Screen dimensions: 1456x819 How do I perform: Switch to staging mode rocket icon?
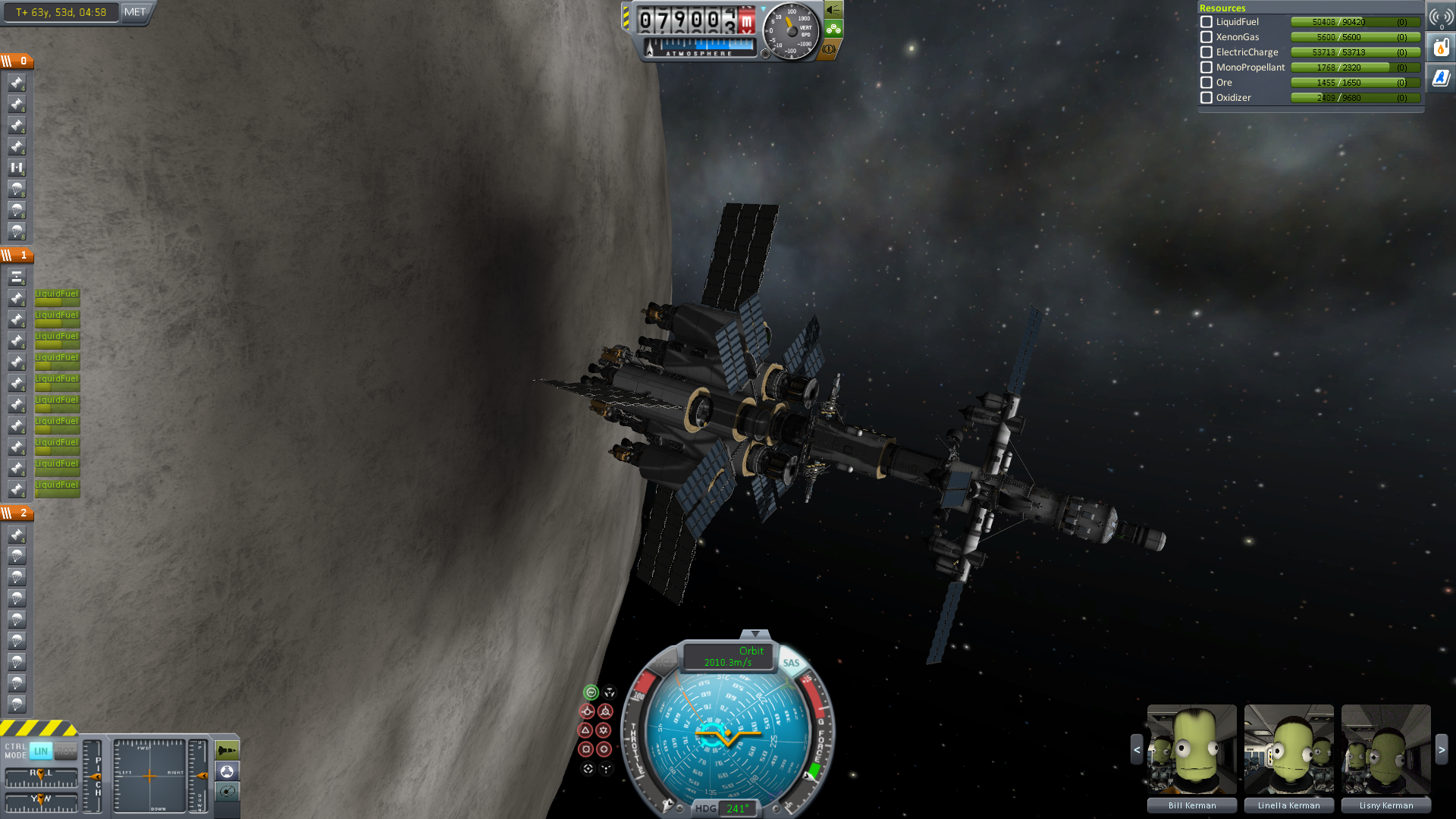click(x=227, y=751)
